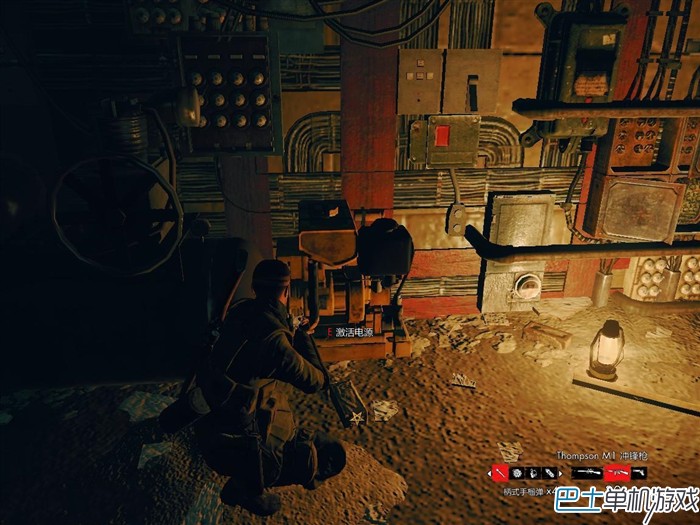Select the highlighted stick grenade slot

click(x=500, y=473)
